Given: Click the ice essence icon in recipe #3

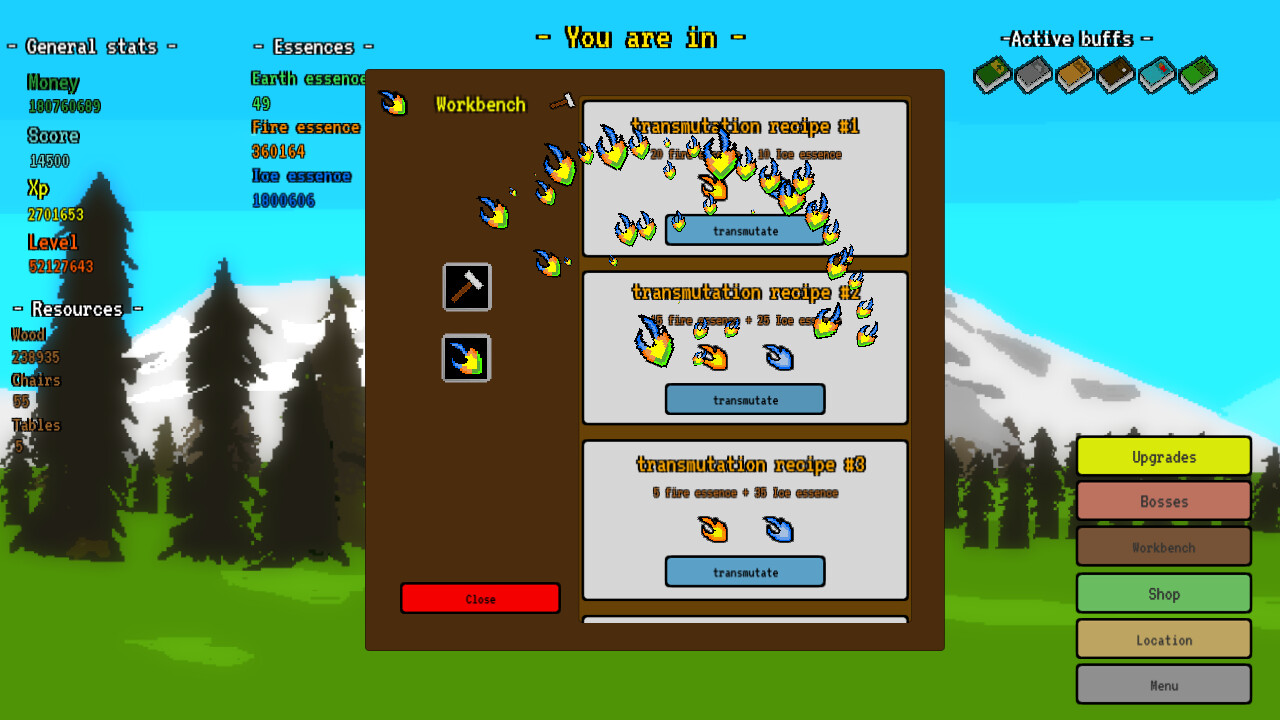Looking at the screenshot, I should (x=779, y=530).
